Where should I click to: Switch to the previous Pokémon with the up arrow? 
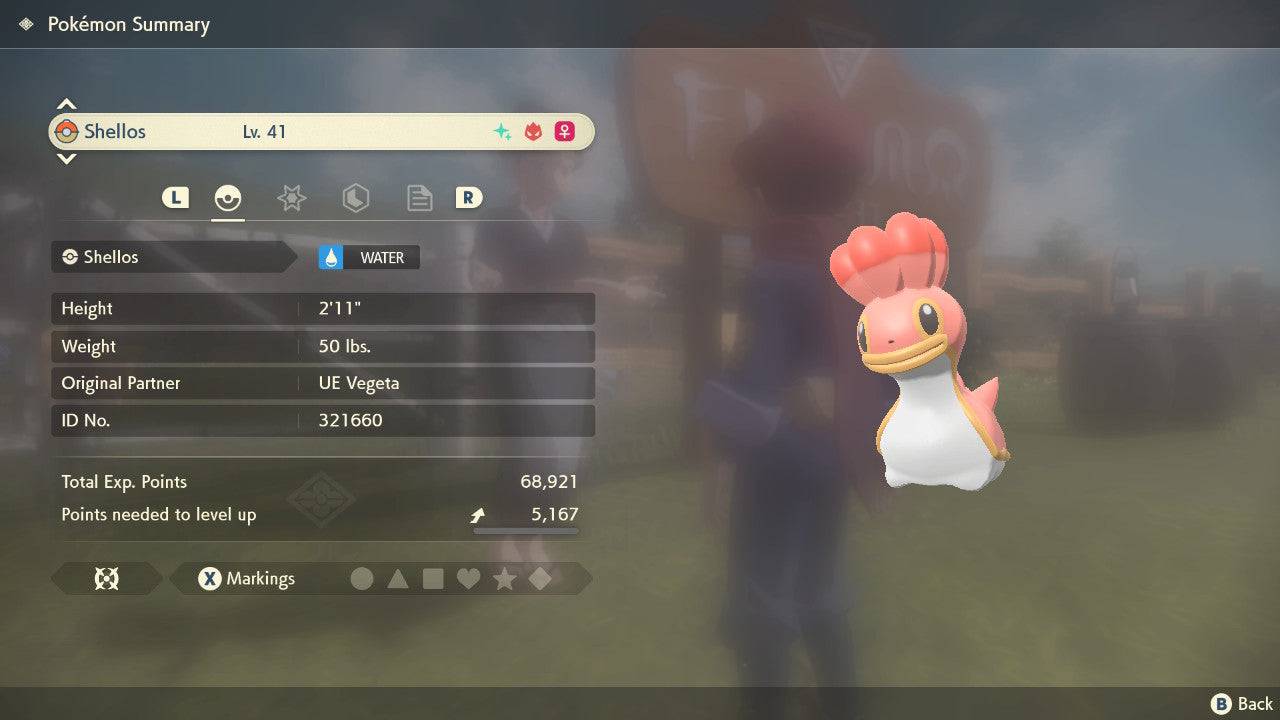click(66, 104)
